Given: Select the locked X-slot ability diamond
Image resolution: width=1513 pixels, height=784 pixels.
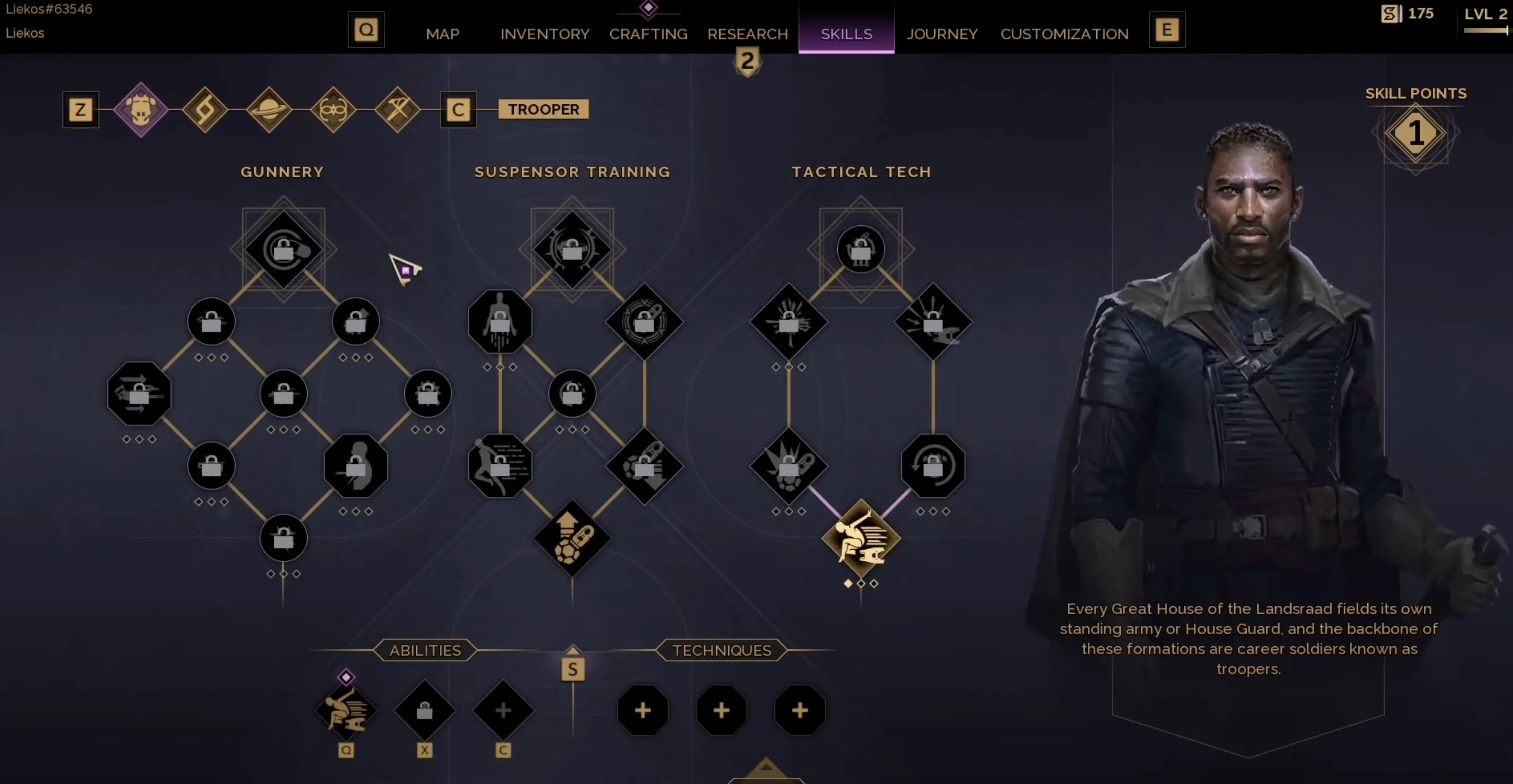Looking at the screenshot, I should pyautogui.click(x=425, y=711).
